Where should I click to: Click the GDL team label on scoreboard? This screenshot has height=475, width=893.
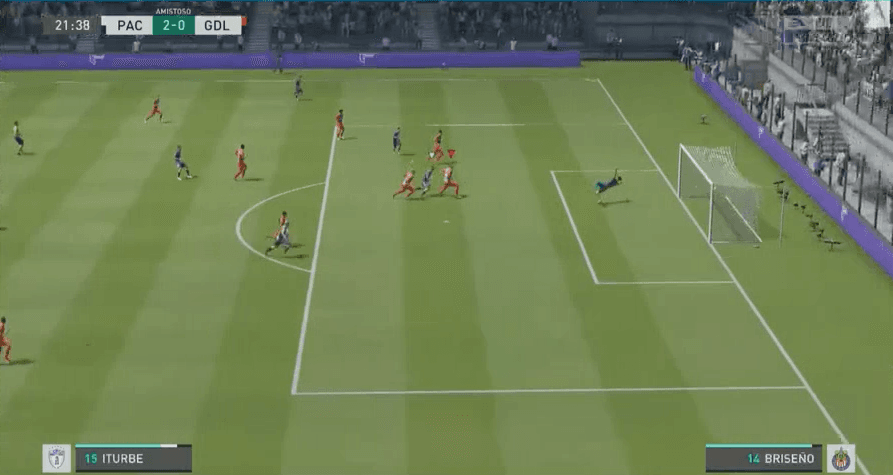point(217,25)
